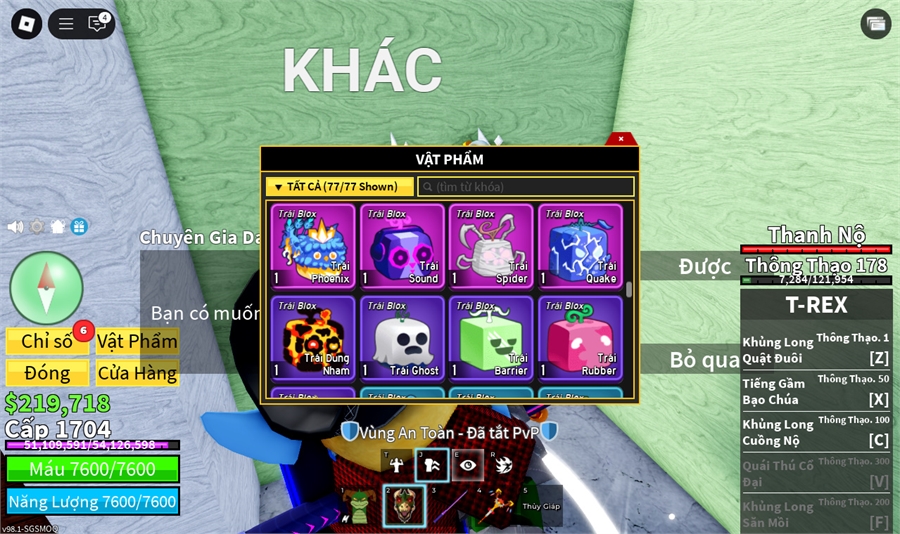Viewport: 900px width, 534px height.
Task: Open the Roblox menu logo button
Action: (x=26, y=24)
